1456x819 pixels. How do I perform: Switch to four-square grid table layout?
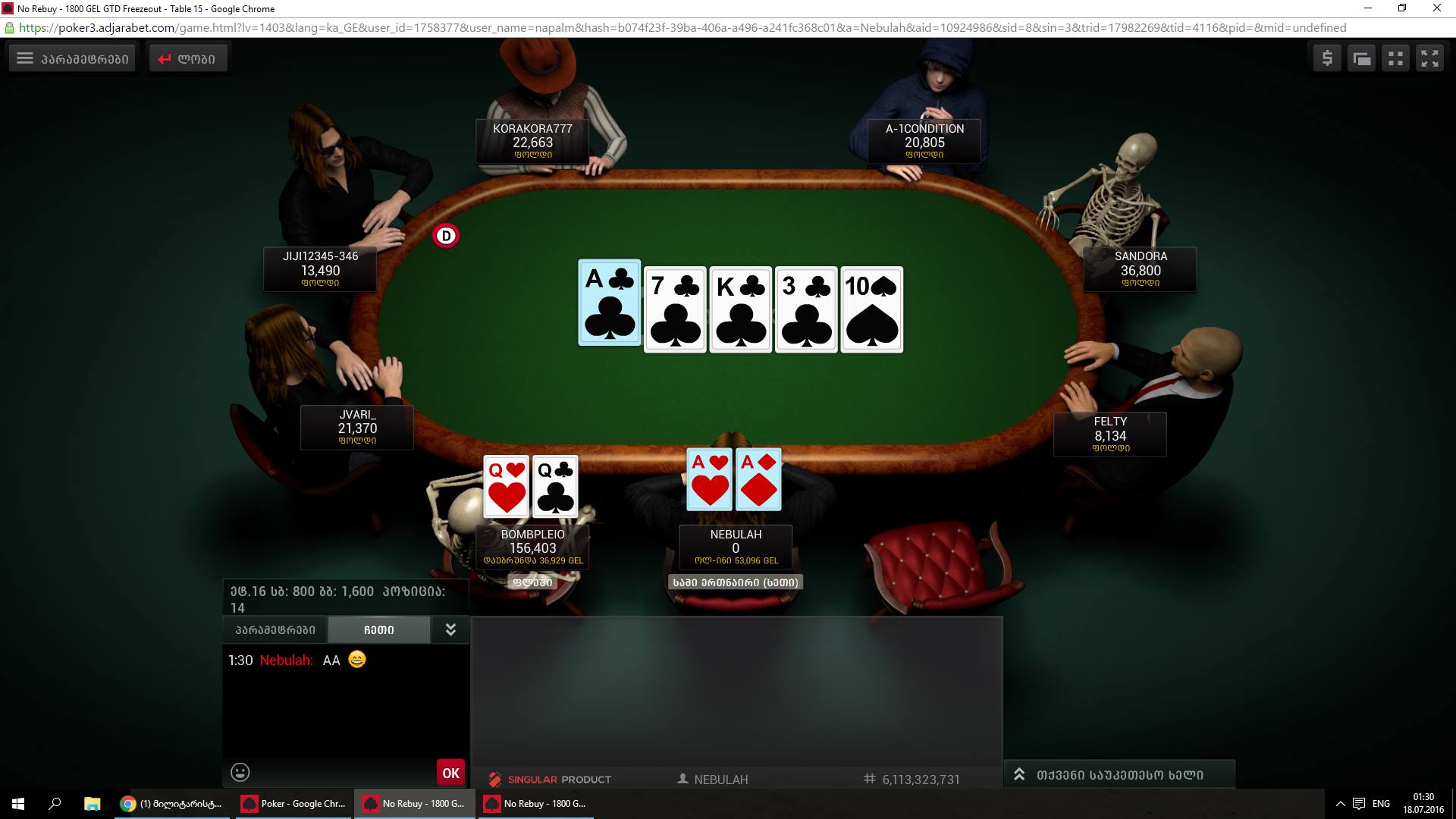pyautogui.click(x=1395, y=58)
